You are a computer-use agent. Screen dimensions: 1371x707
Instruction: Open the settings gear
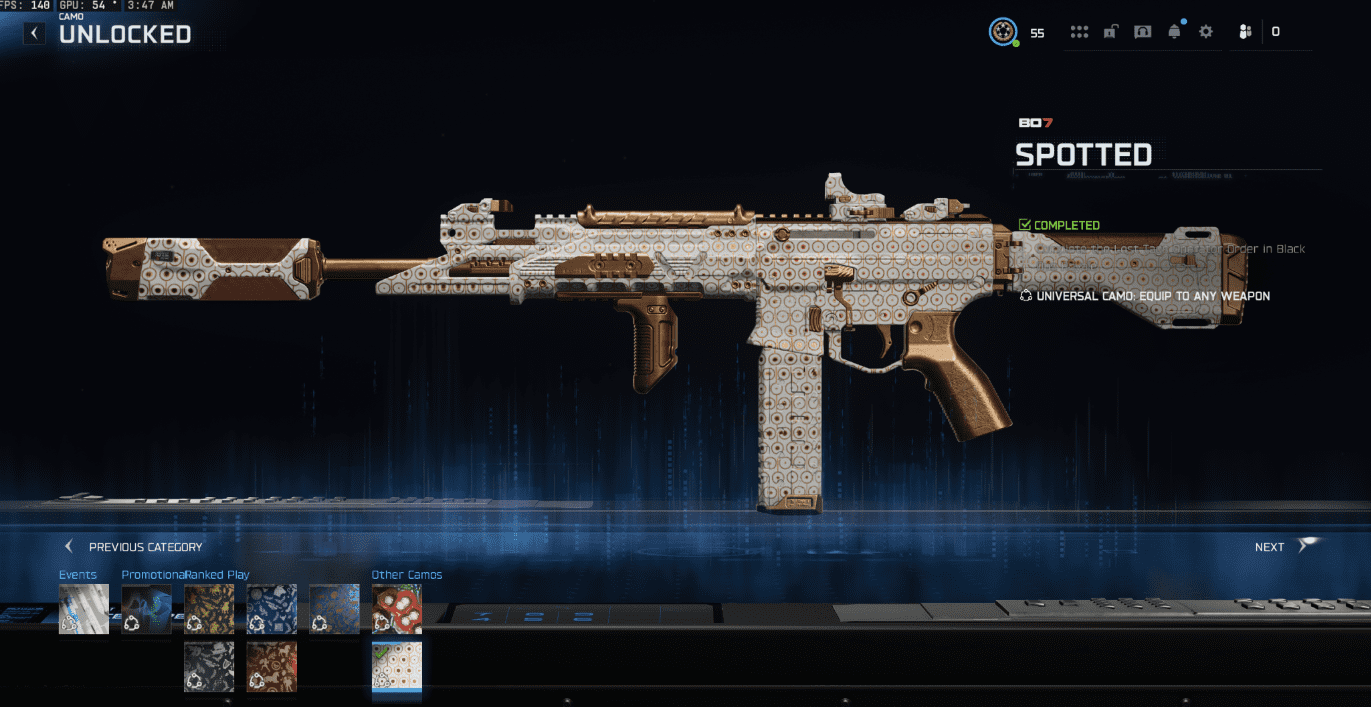coord(1206,32)
